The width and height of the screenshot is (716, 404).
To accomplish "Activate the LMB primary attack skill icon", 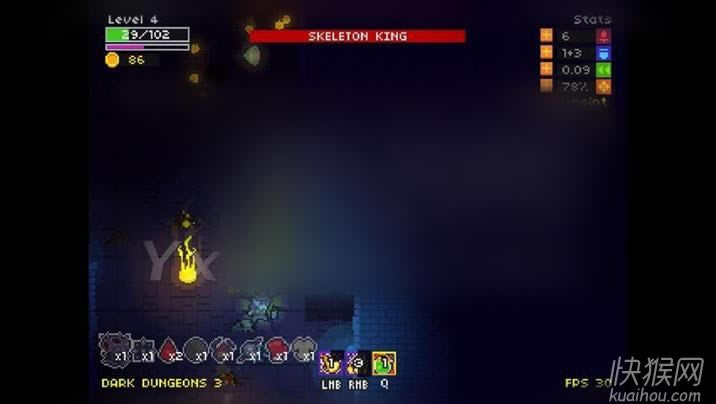I will point(330,363).
